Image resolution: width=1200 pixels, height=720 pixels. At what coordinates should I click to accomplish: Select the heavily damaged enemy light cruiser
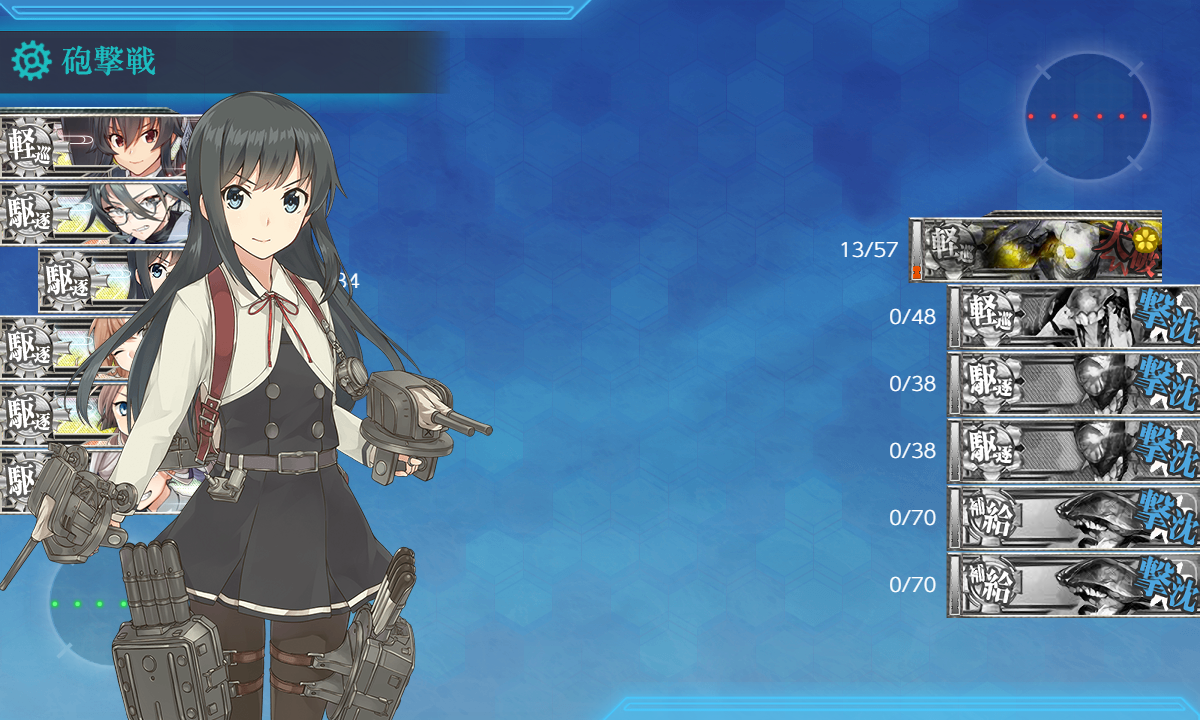point(1036,249)
